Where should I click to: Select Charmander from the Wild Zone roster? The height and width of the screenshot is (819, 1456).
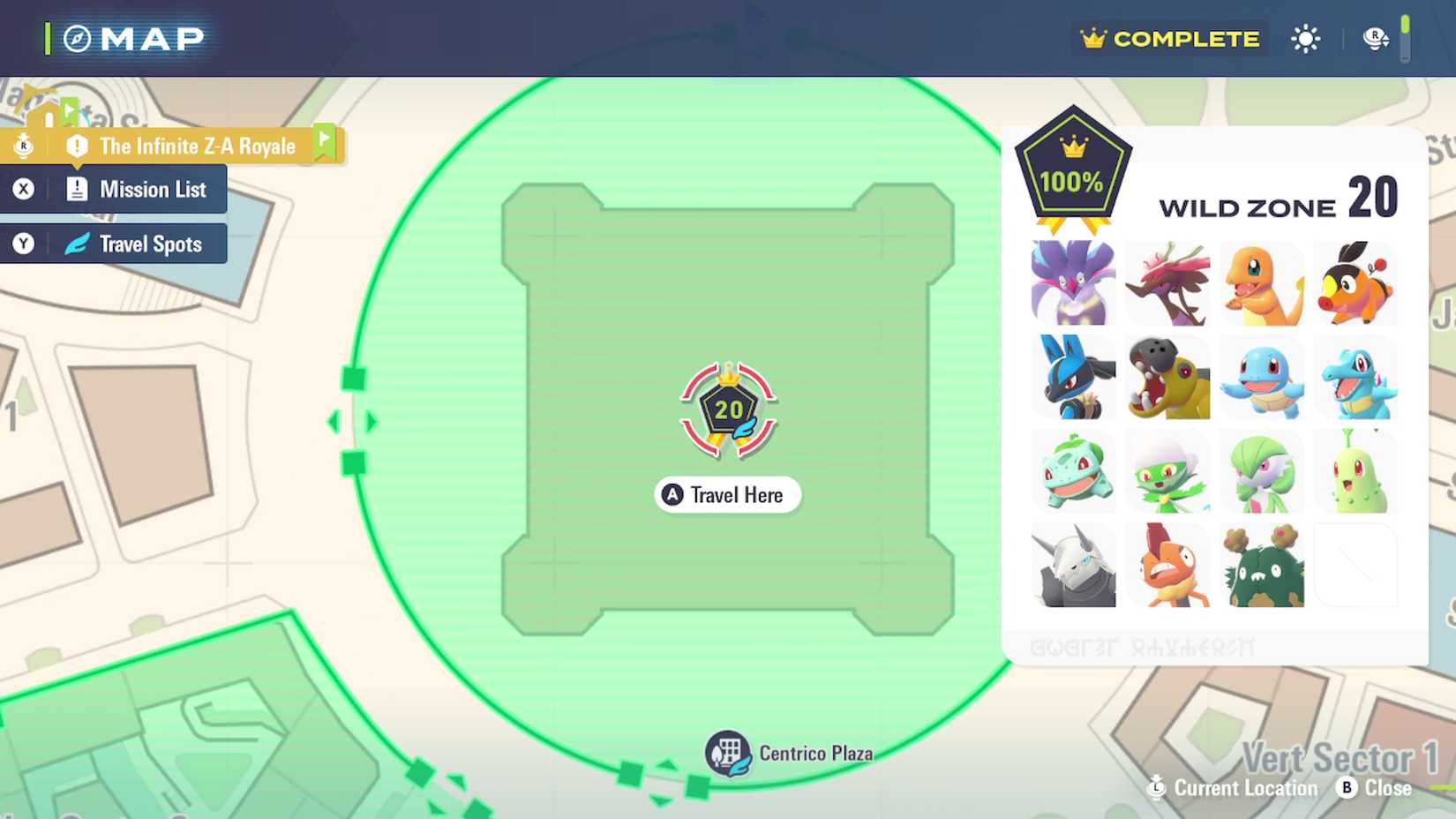[1263, 282]
